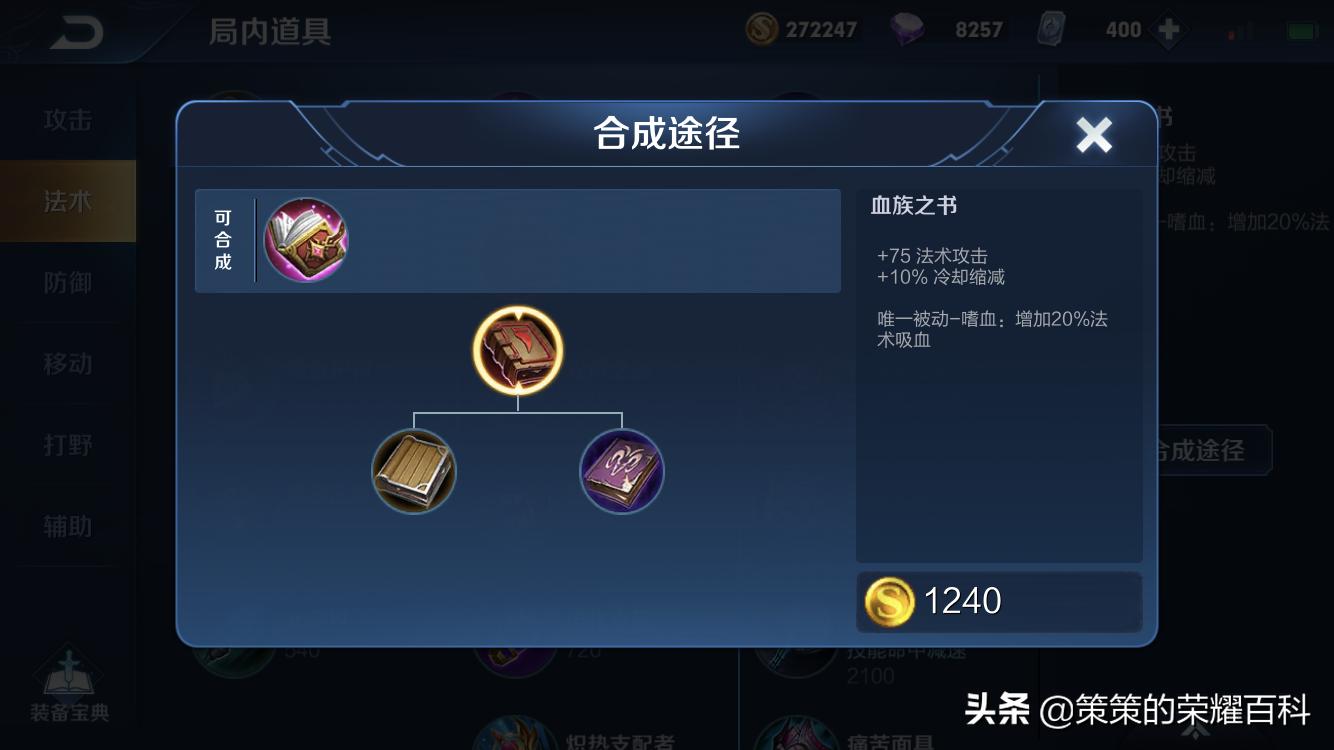
Task: Click the gold coin icon showing 272247
Action: pos(760,30)
